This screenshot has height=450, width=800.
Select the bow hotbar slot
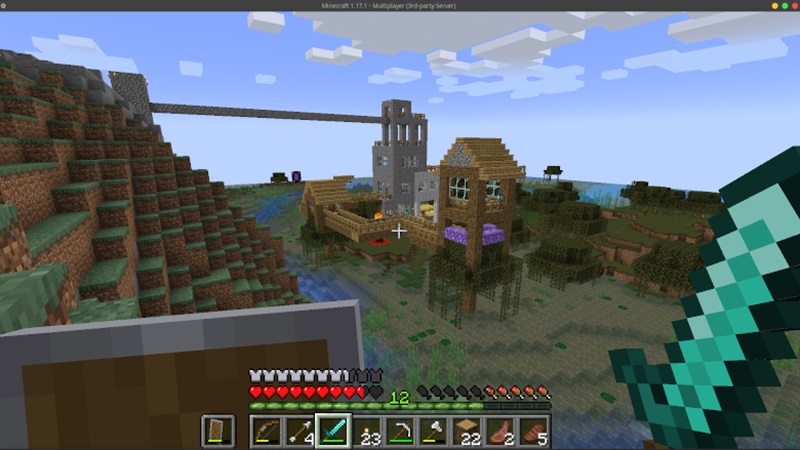265,431
